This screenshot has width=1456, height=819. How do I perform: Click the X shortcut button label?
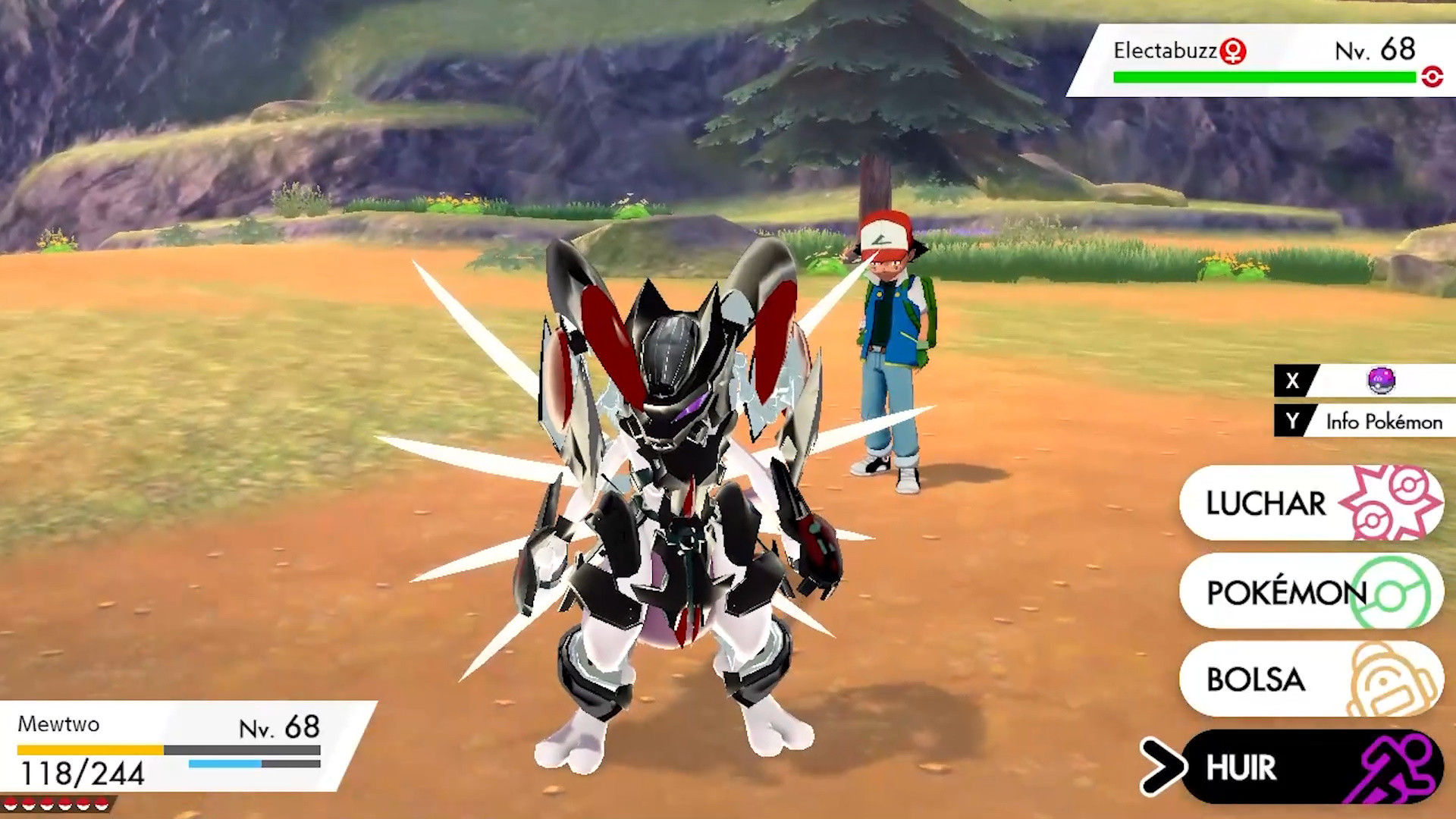tap(1293, 381)
